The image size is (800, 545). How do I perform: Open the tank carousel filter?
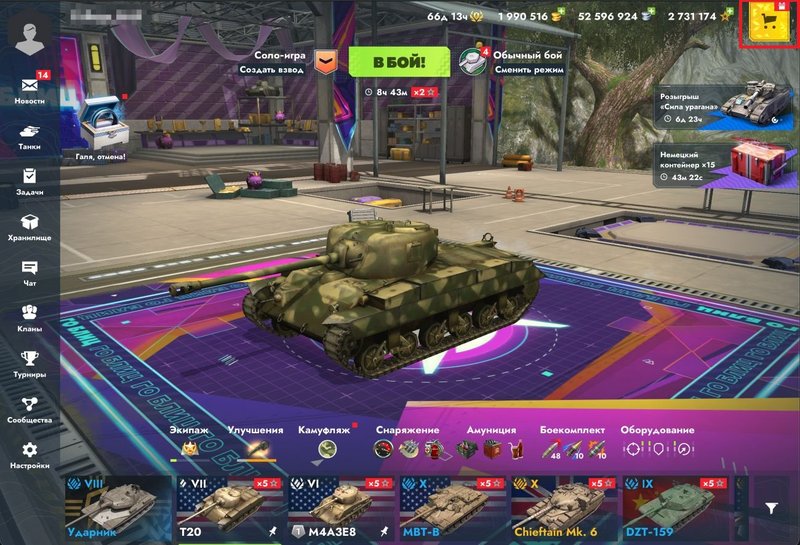(x=772, y=508)
